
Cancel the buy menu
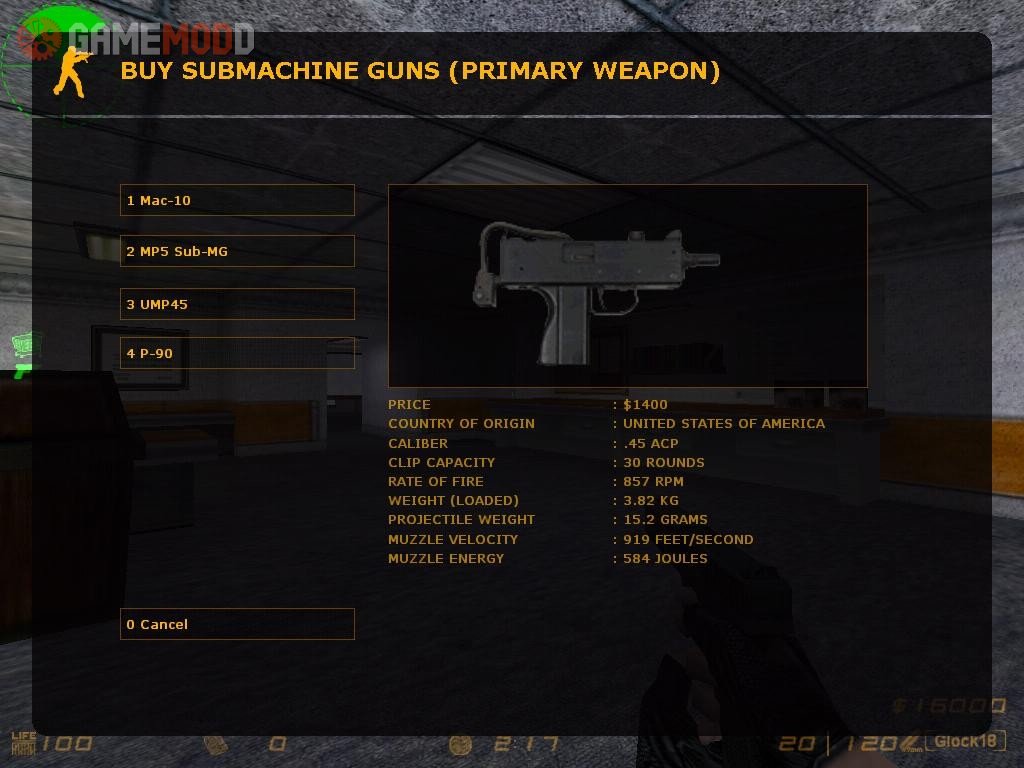coord(237,624)
